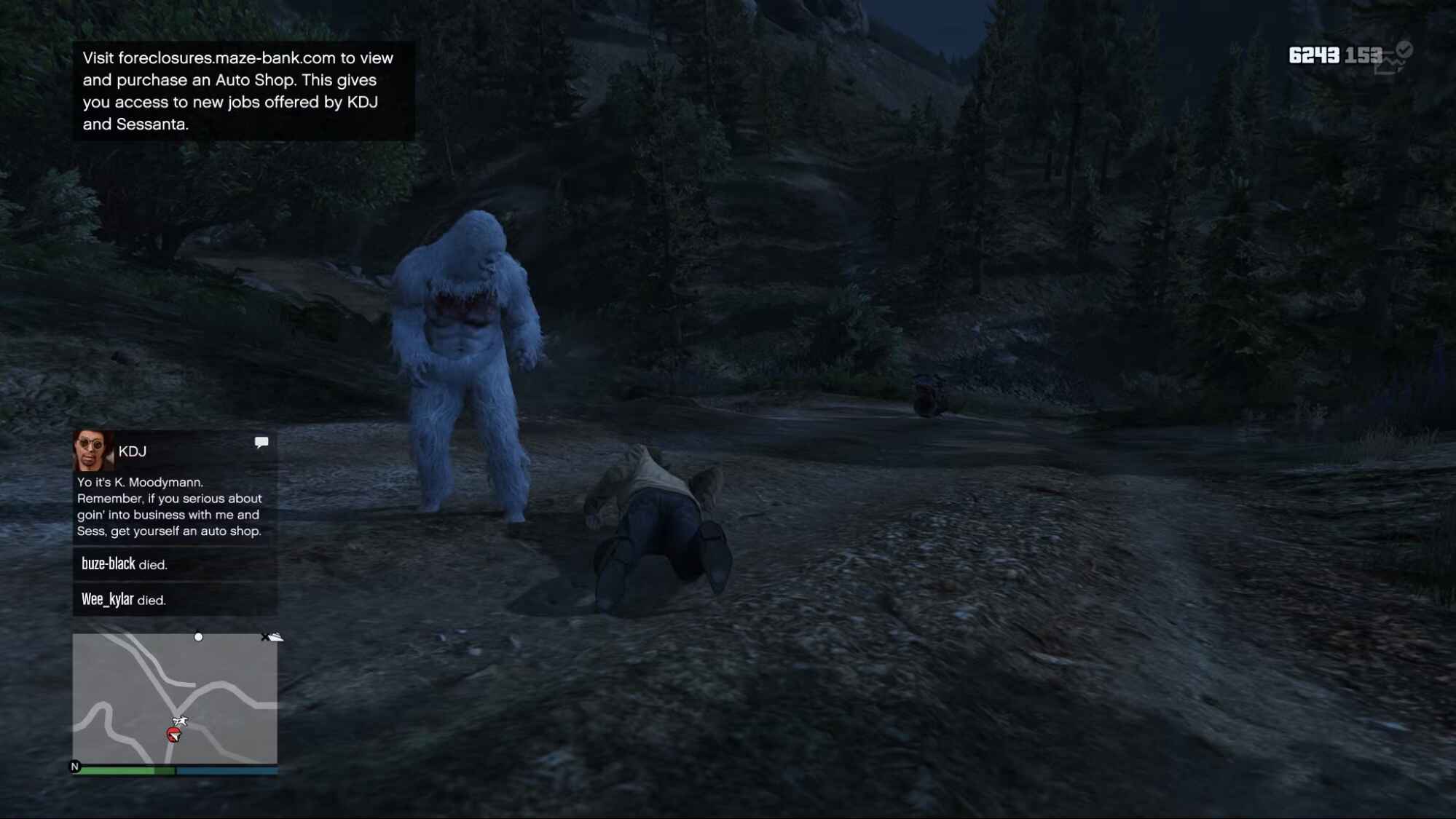Click the KDJ contact avatar portrait
This screenshot has height=819, width=1456.
point(91,451)
